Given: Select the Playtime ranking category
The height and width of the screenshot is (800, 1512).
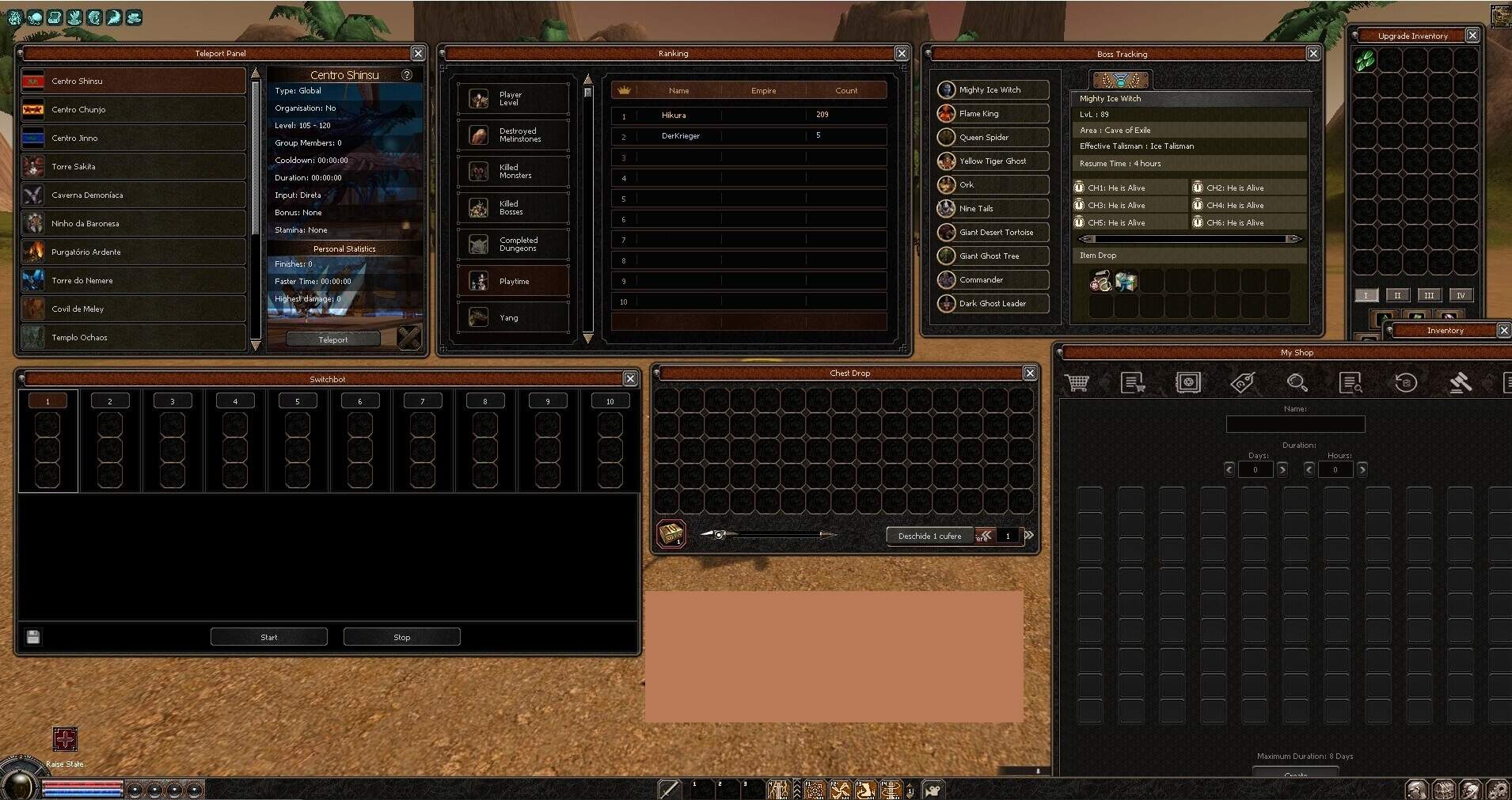Looking at the screenshot, I should tap(513, 281).
